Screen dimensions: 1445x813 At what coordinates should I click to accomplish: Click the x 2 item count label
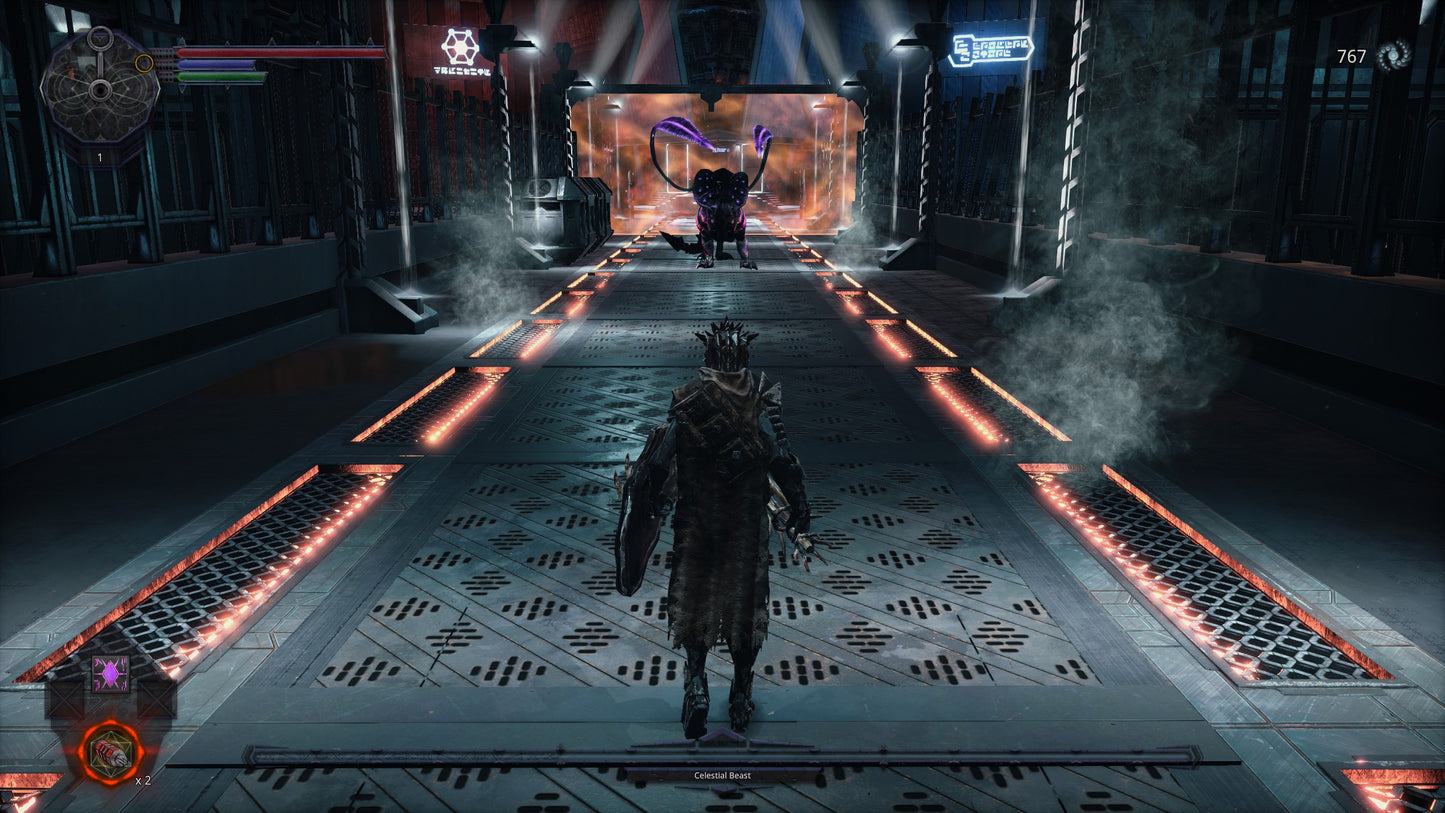(x=143, y=782)
